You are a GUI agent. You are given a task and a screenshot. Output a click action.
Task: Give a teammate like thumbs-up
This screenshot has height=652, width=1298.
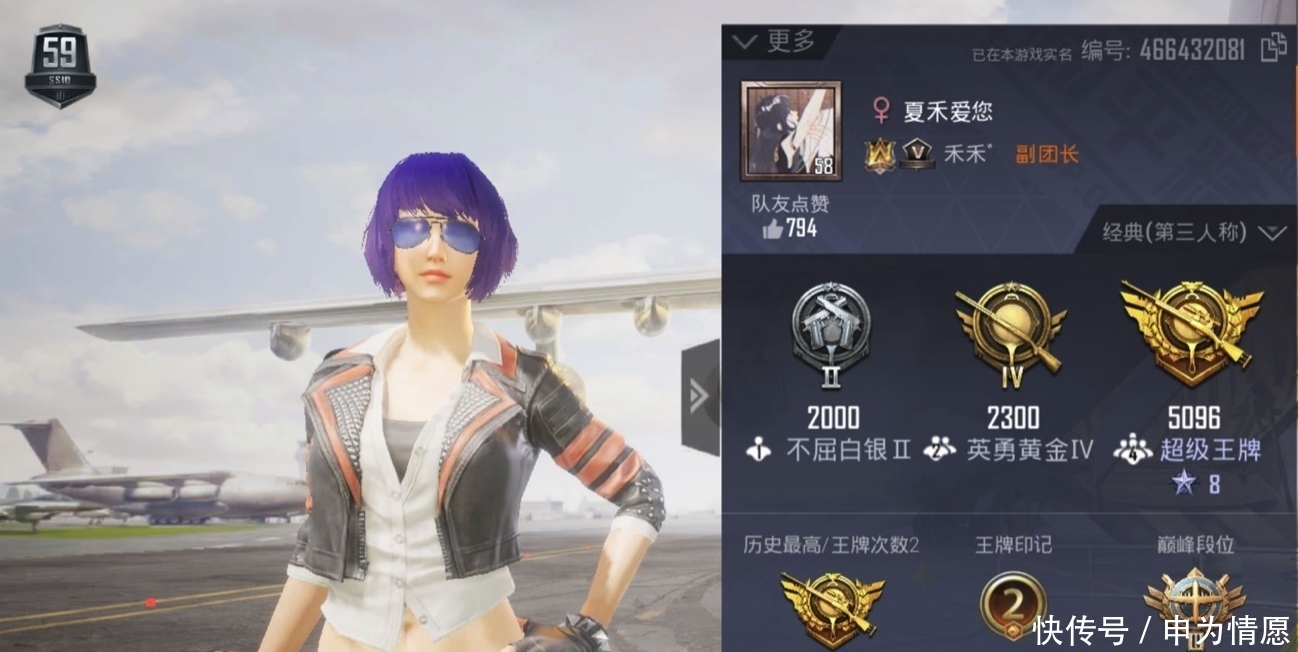tap(773, 229)
